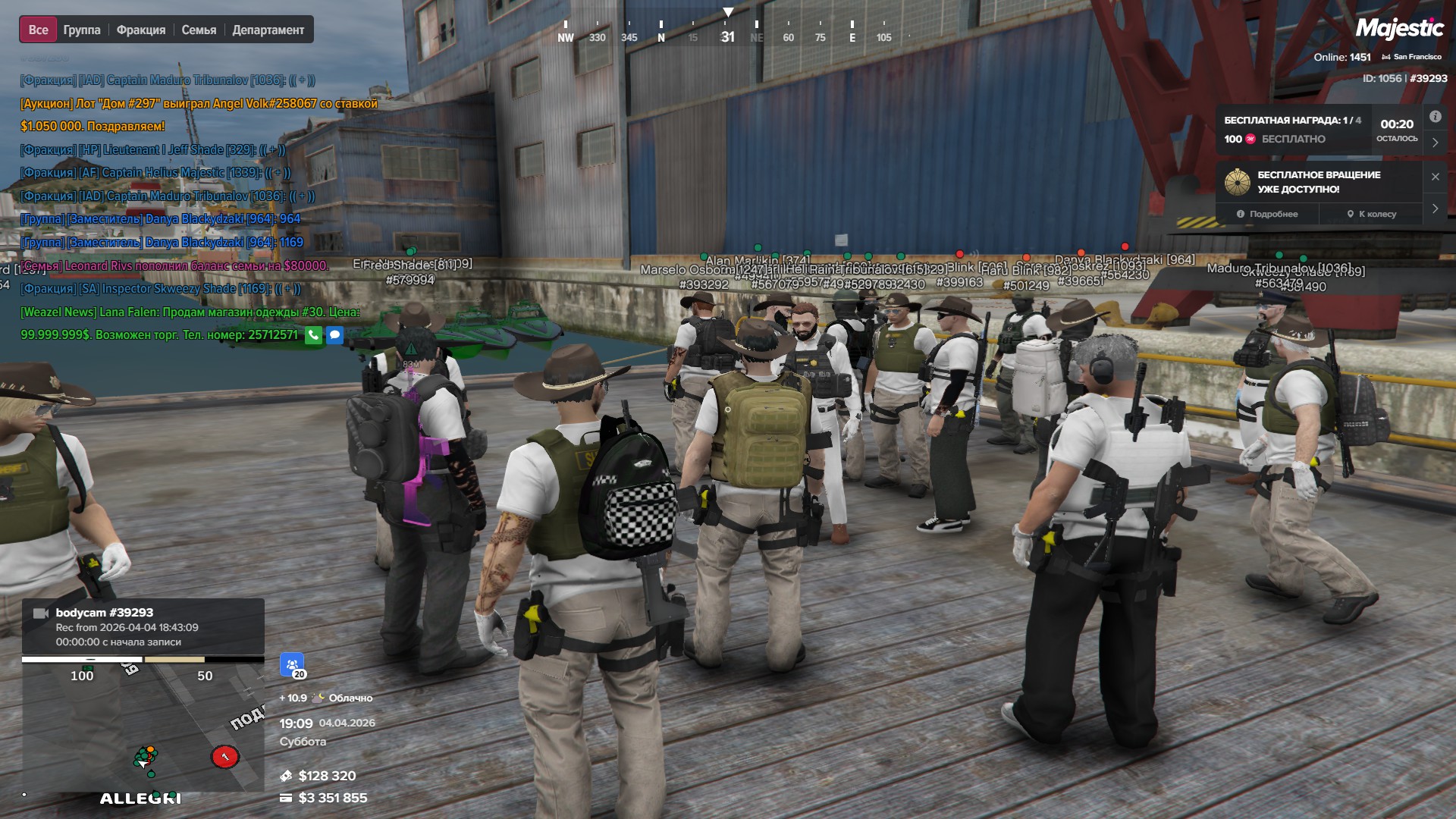The height and width of the screenshot is (819, 1456).
Task: Choose К колесу to go to the wheel
Action: (x=1372, y=214)
